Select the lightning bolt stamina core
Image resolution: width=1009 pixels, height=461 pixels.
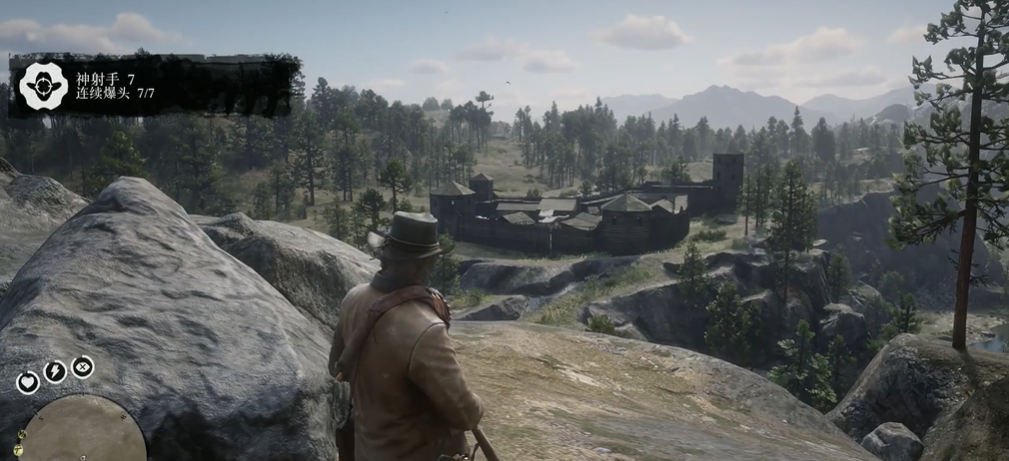[x=55, y=372]
